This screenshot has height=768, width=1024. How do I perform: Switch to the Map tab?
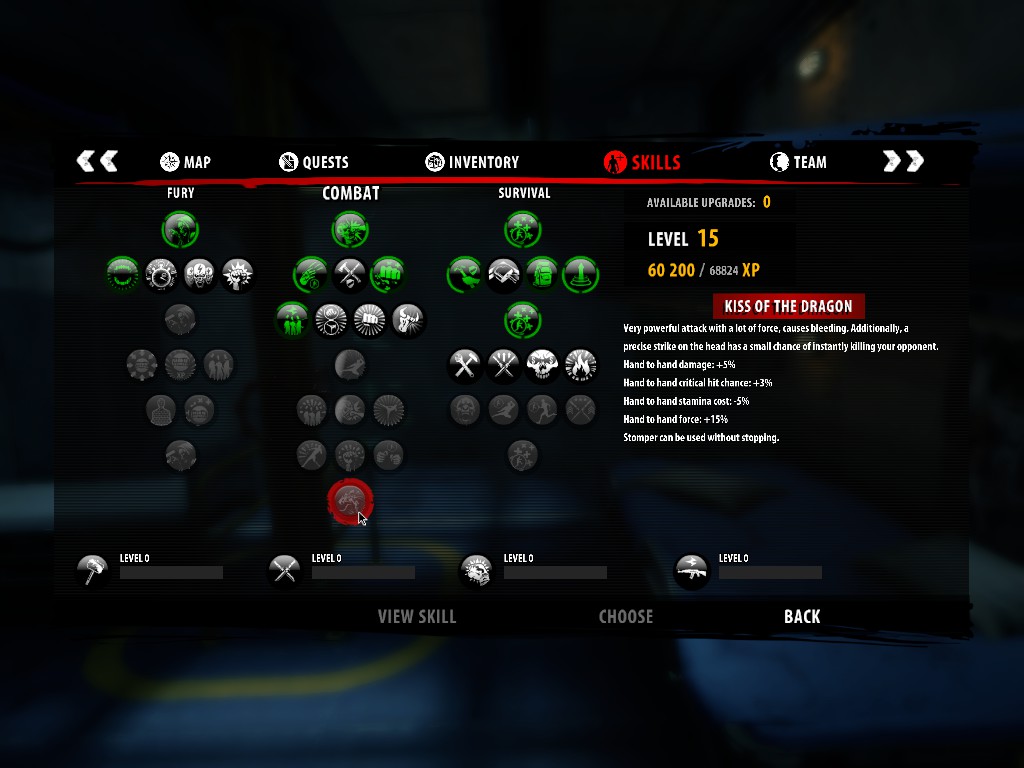click(185, 162)
